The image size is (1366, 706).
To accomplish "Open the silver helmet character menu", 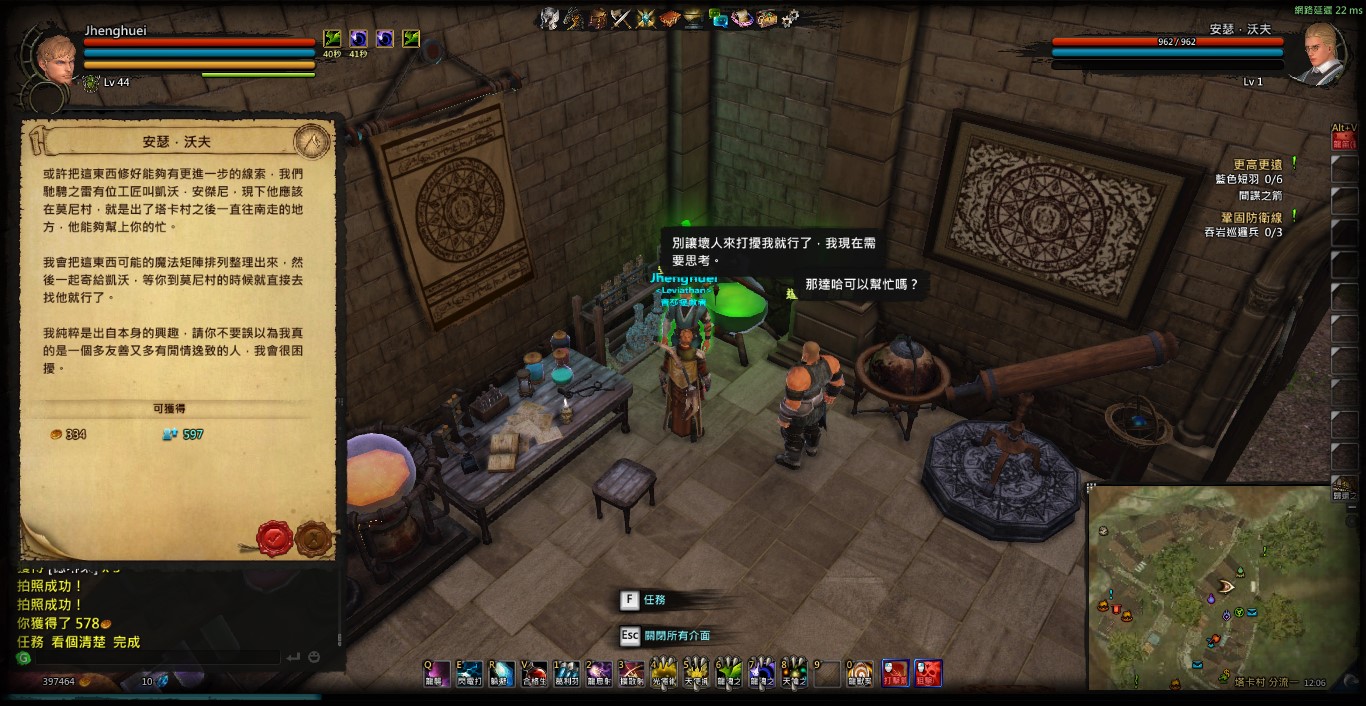I will (549, 18).
